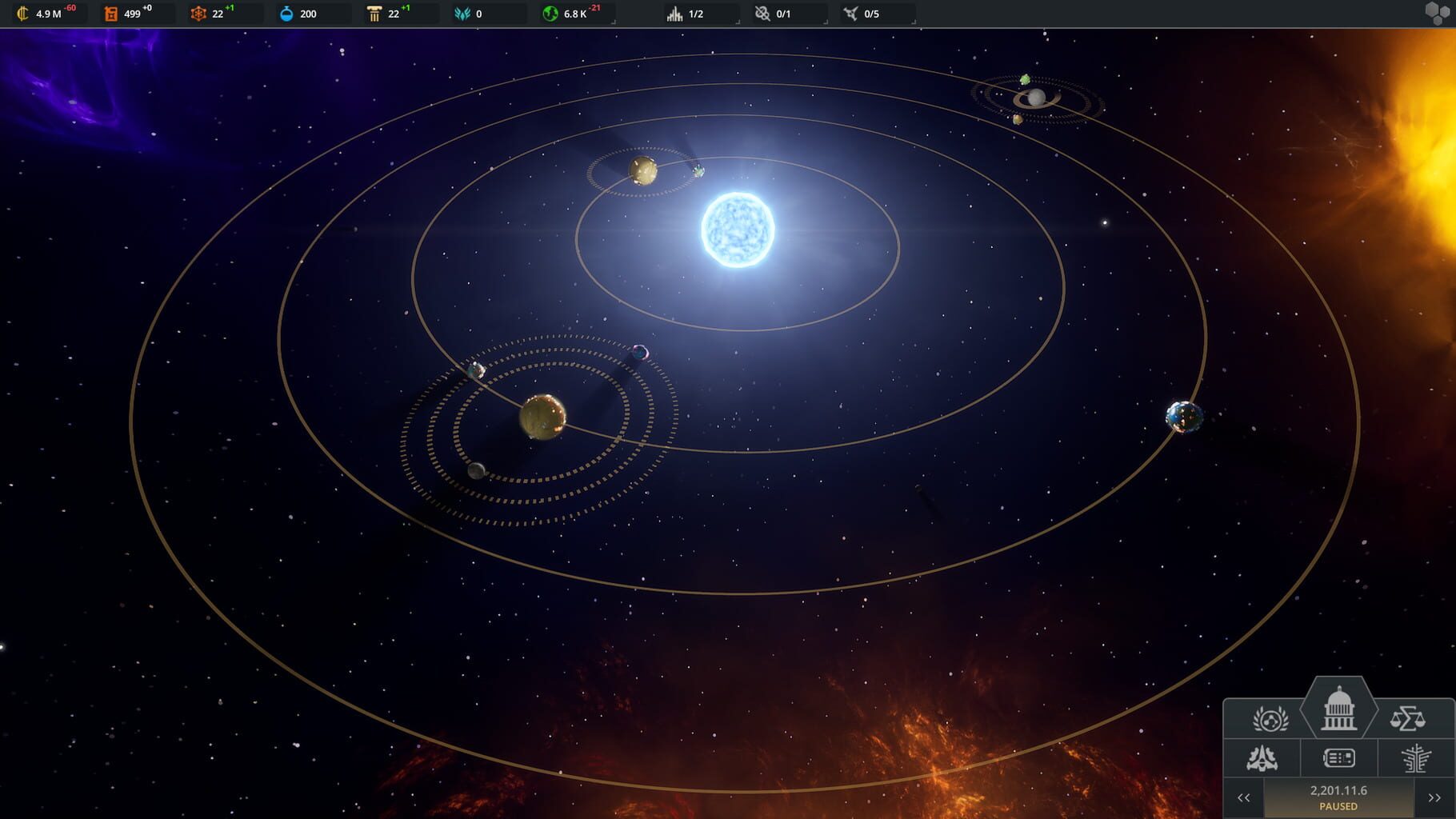Open the empire ledger panel
Screen dimensions: 1456x819
point(1338,759)
